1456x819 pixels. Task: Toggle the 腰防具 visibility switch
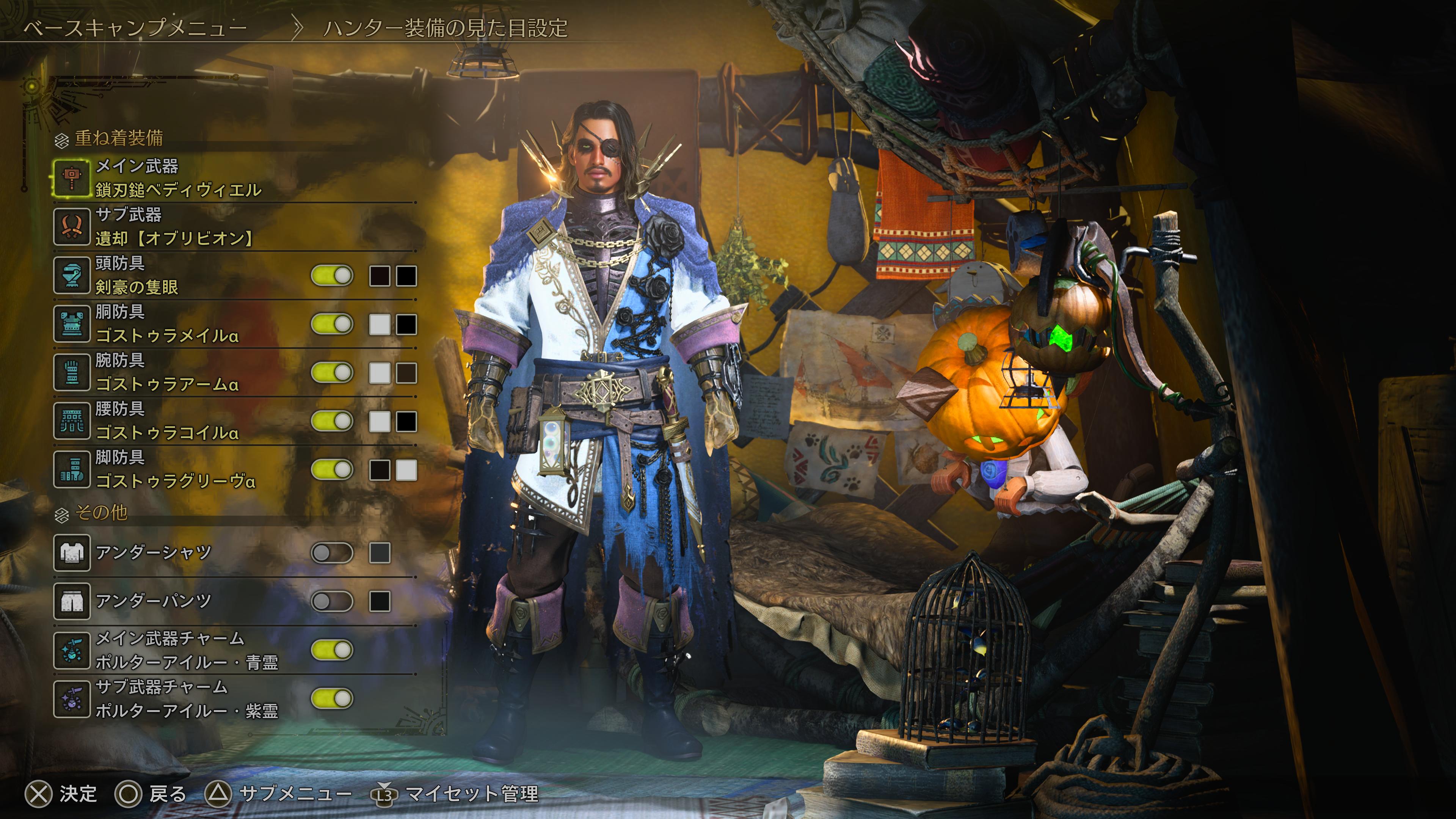click(333, 422)
